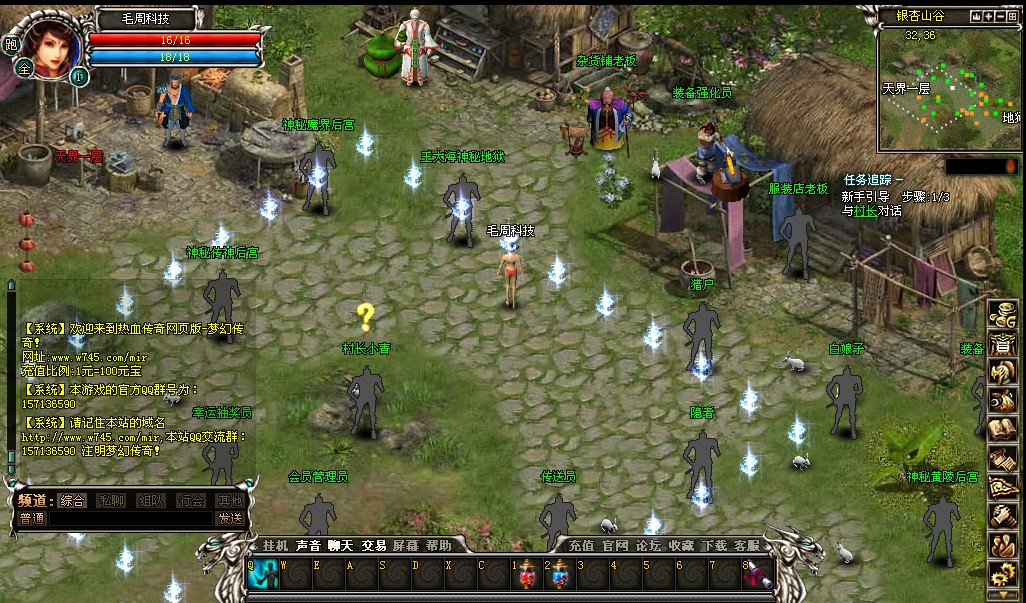Click the 村长 link in quest tracker
This screenshot has width=1026, height=603.
[x=863, y=211]
